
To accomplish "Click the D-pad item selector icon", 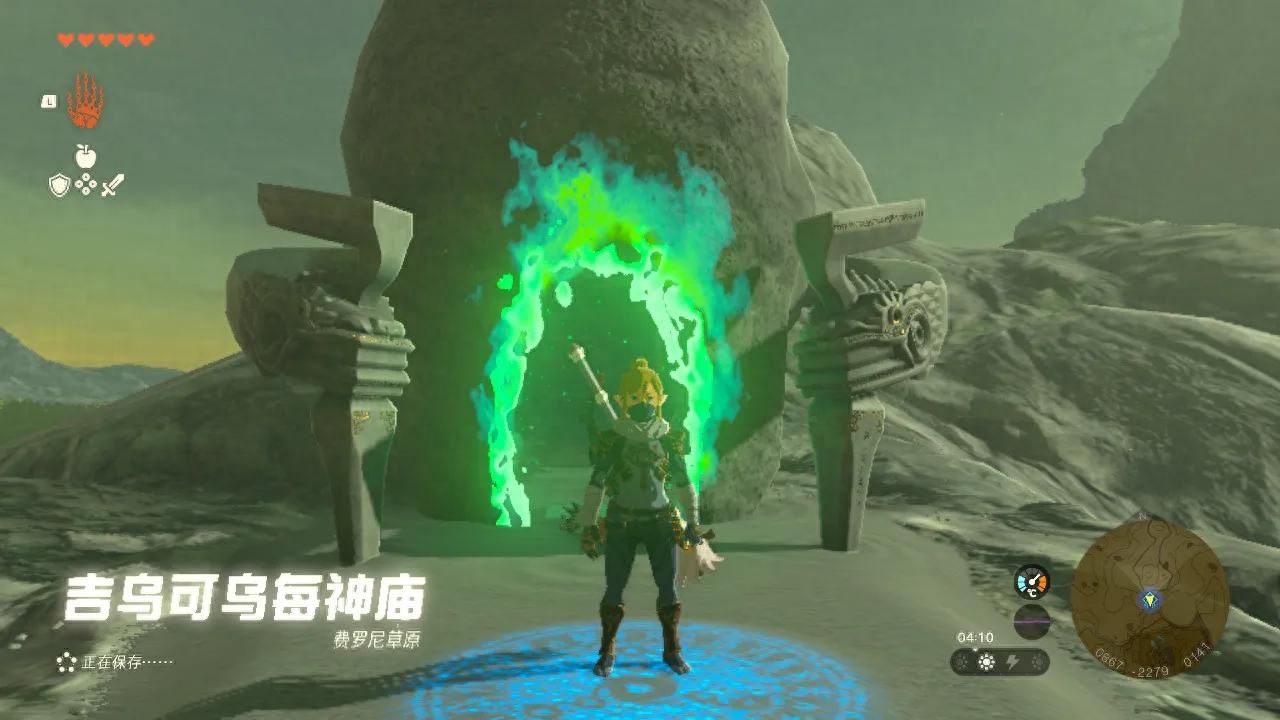I will click(86, 183).
